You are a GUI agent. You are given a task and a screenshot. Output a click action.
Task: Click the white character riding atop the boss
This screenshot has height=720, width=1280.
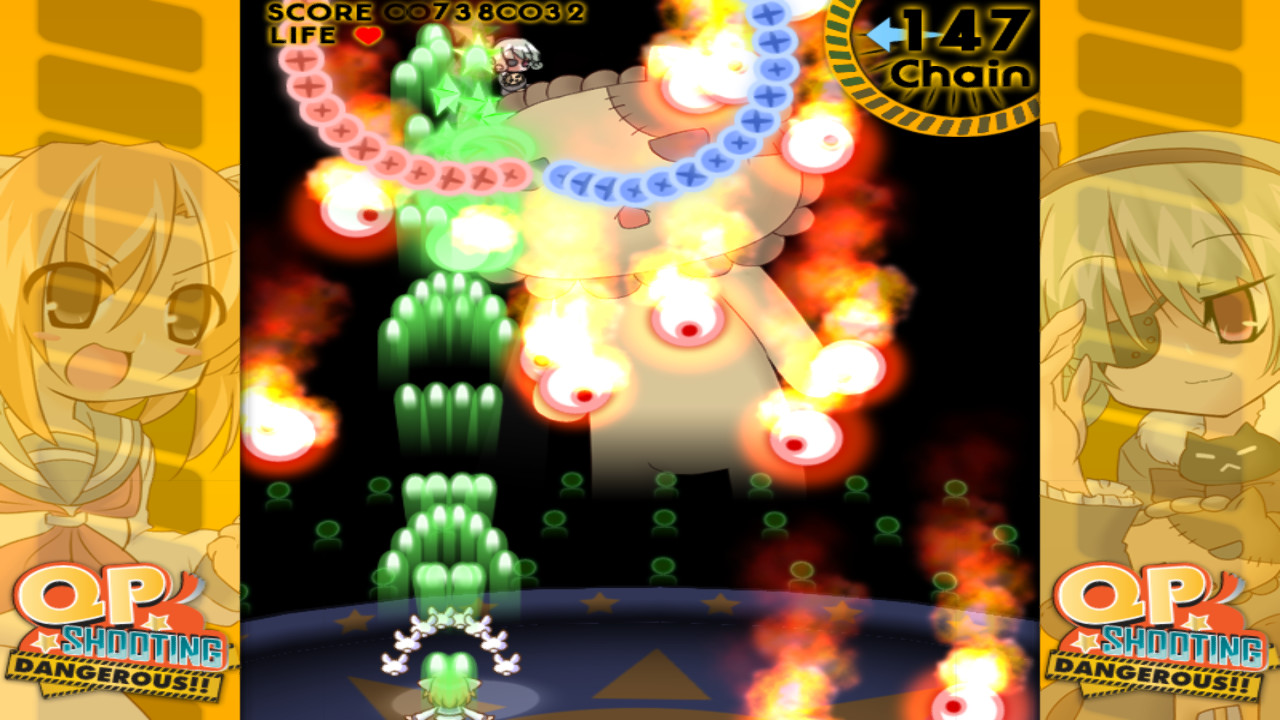pos(517,60)
